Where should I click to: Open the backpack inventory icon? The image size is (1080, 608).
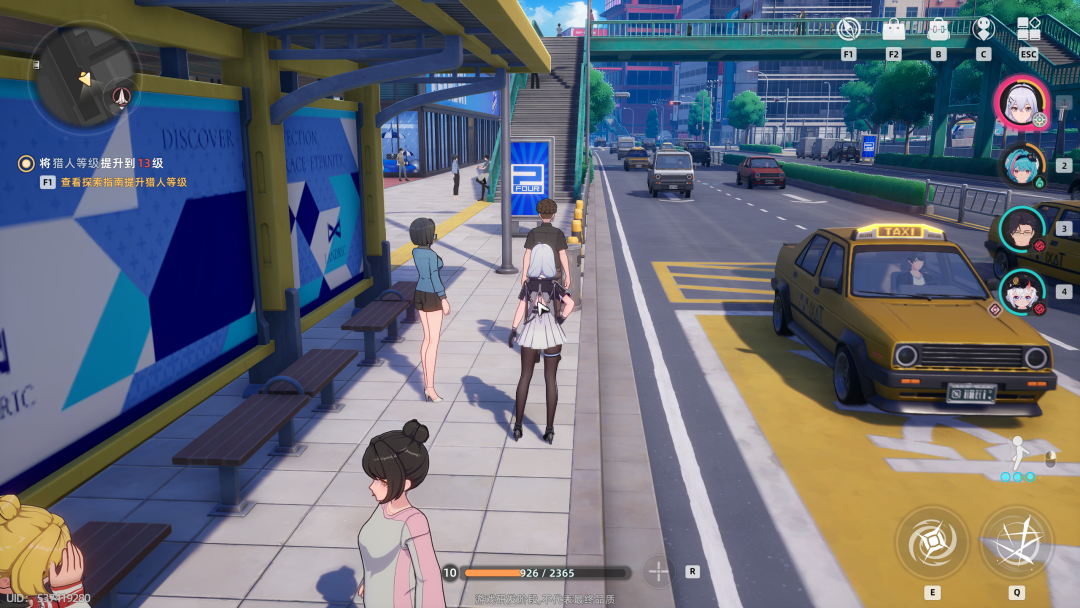point(938,29)
